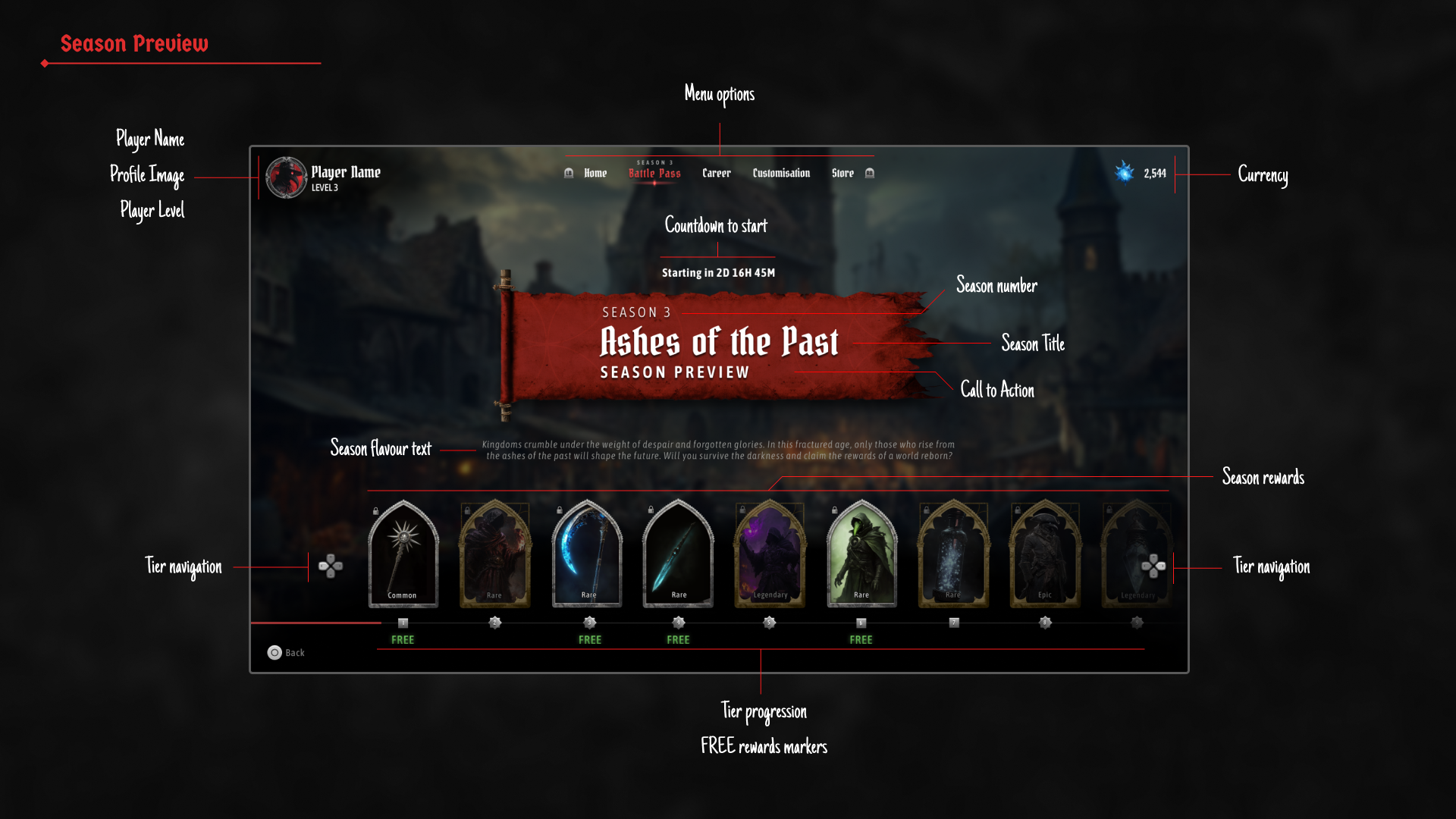Open the Ashes of the Past season banner
1456x819 pixels.
pos(717,345)
